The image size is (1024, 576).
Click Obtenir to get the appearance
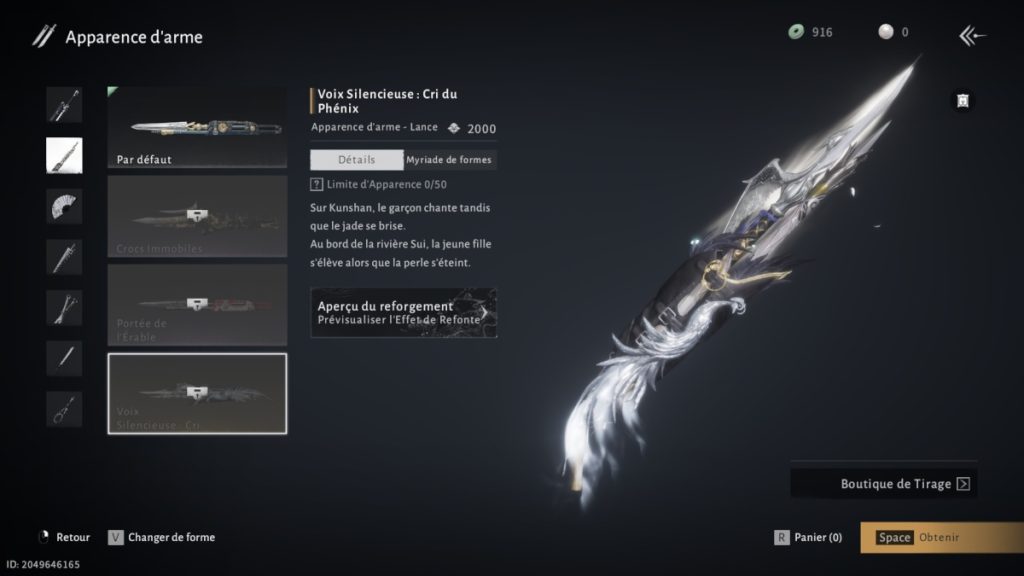pyautogui.click(x=941, y=537)
